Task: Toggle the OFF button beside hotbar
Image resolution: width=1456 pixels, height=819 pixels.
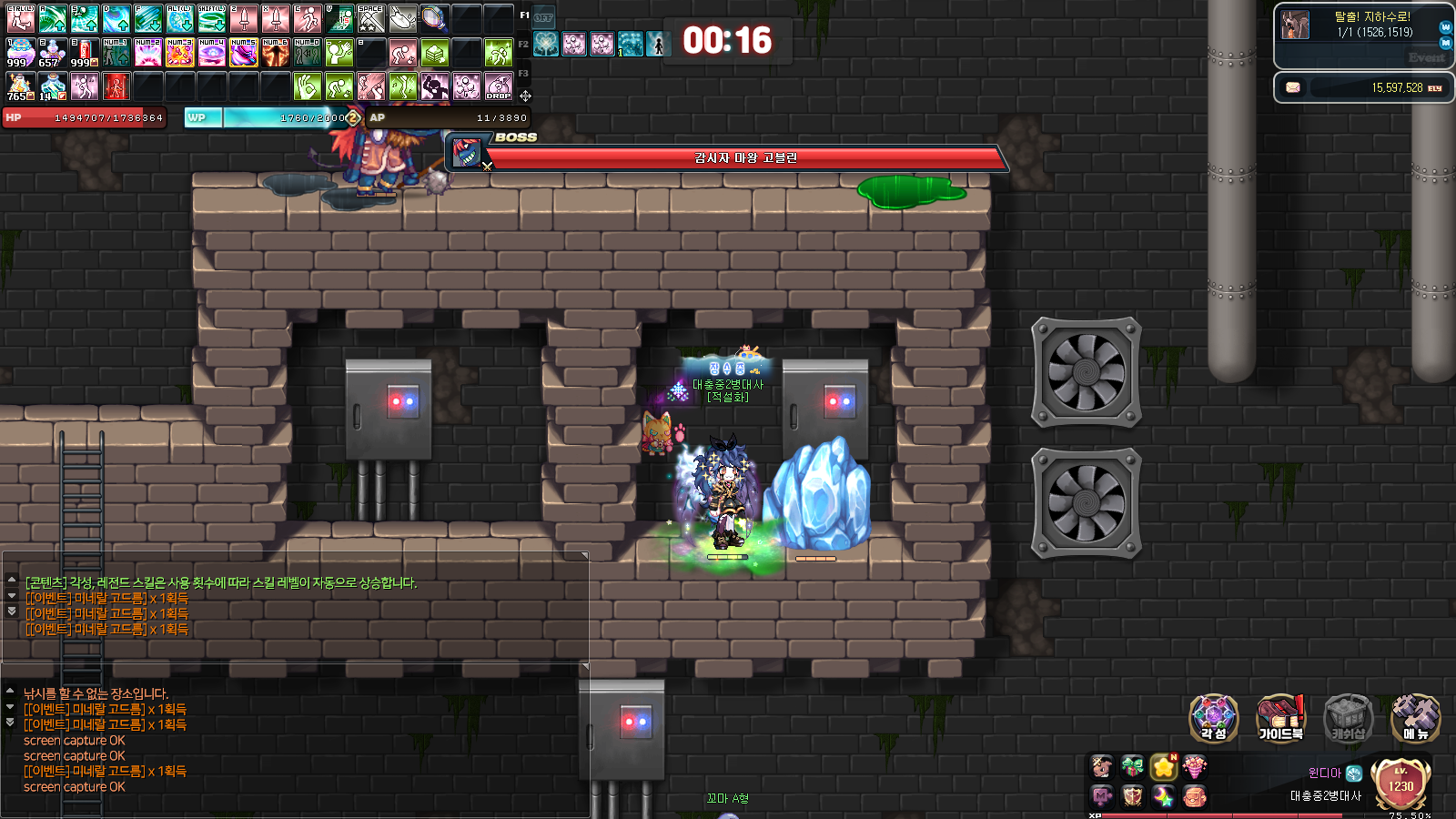Action: point(543,17)
